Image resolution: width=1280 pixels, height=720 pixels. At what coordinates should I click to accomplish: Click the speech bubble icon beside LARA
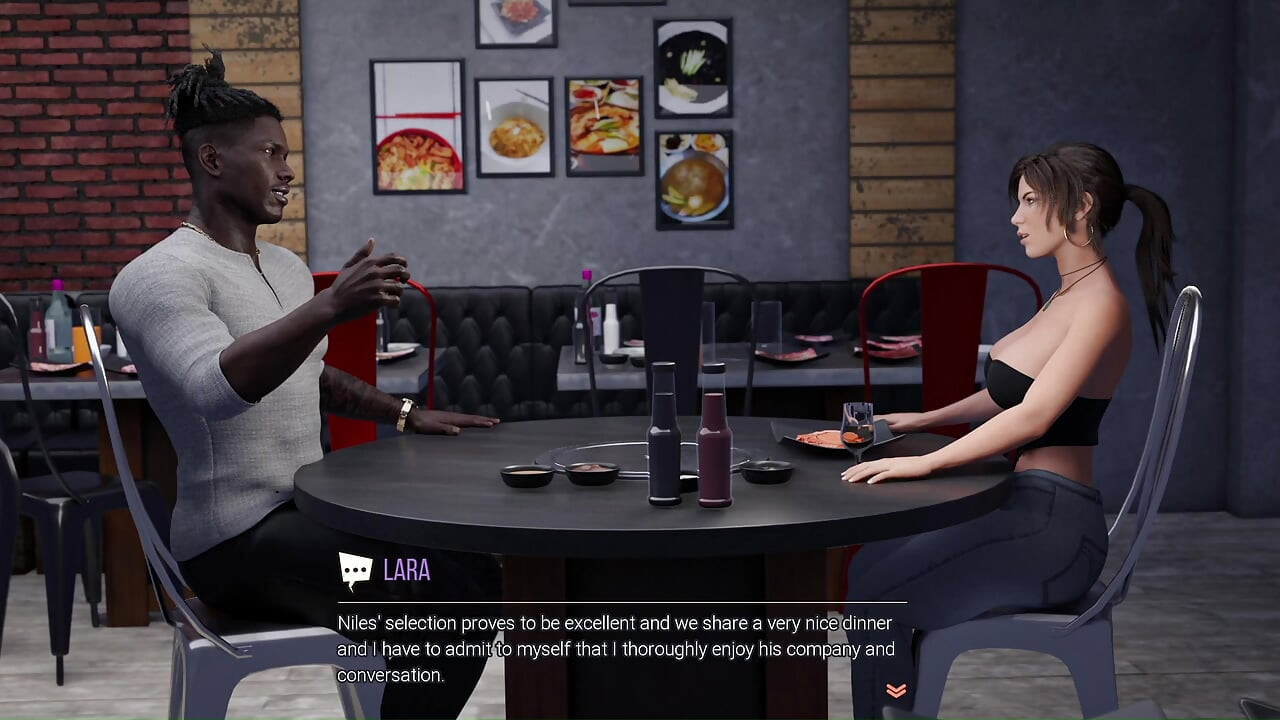(355, 571)
